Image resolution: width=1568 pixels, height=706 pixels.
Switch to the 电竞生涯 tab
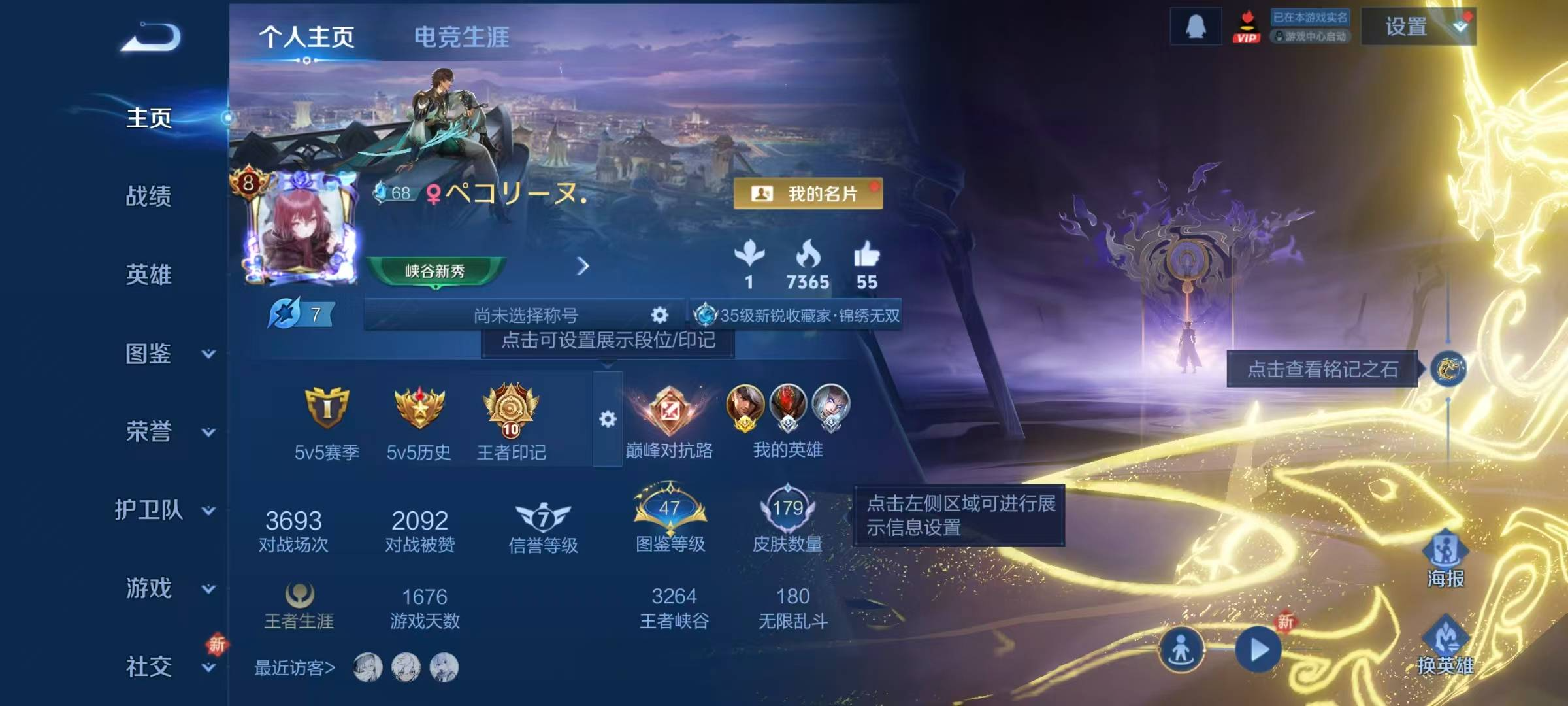(462, 37)
